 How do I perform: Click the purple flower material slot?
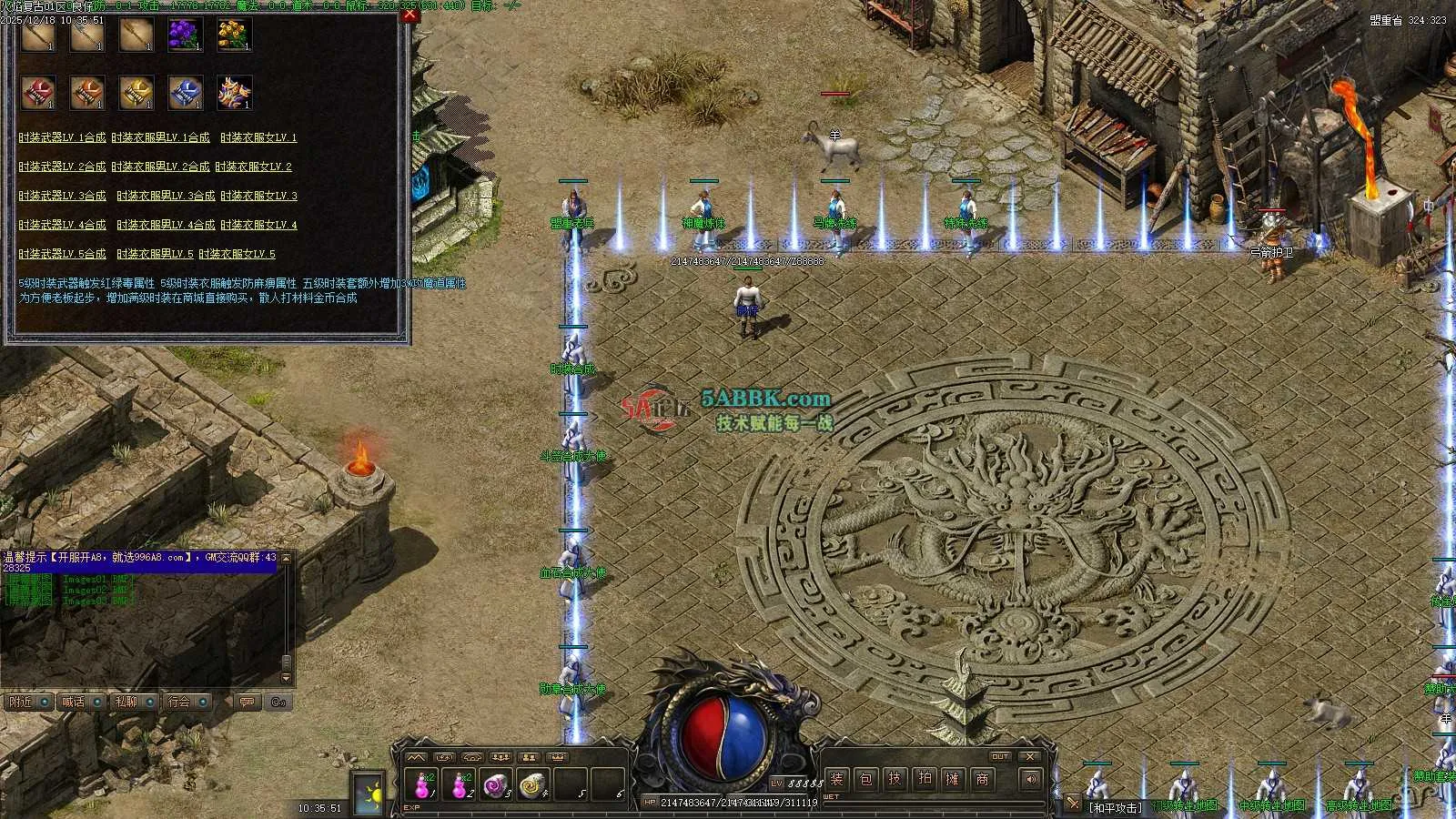tap(185, 35)
